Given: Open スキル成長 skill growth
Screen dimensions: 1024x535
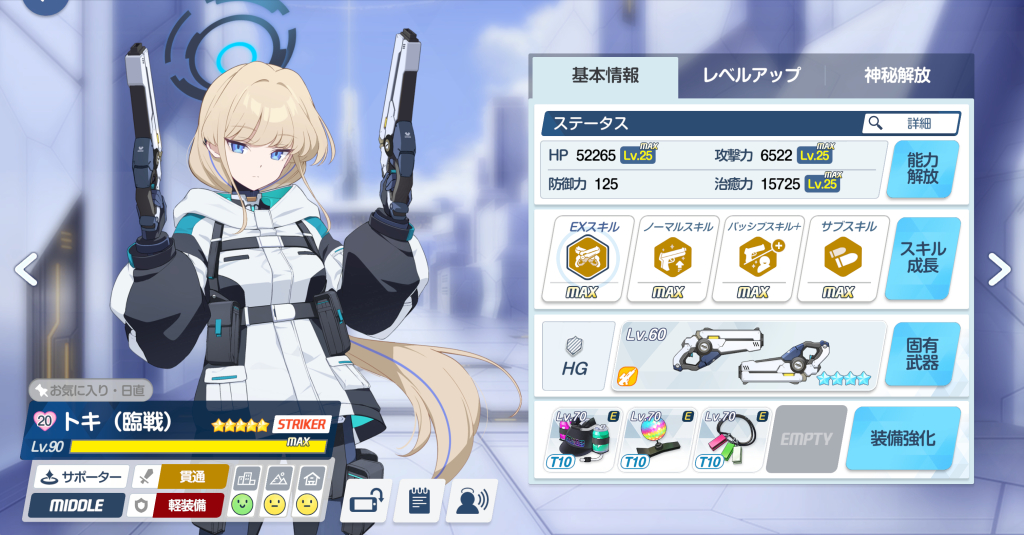Looking at the screenshot, I should click(x=922, y=259).
